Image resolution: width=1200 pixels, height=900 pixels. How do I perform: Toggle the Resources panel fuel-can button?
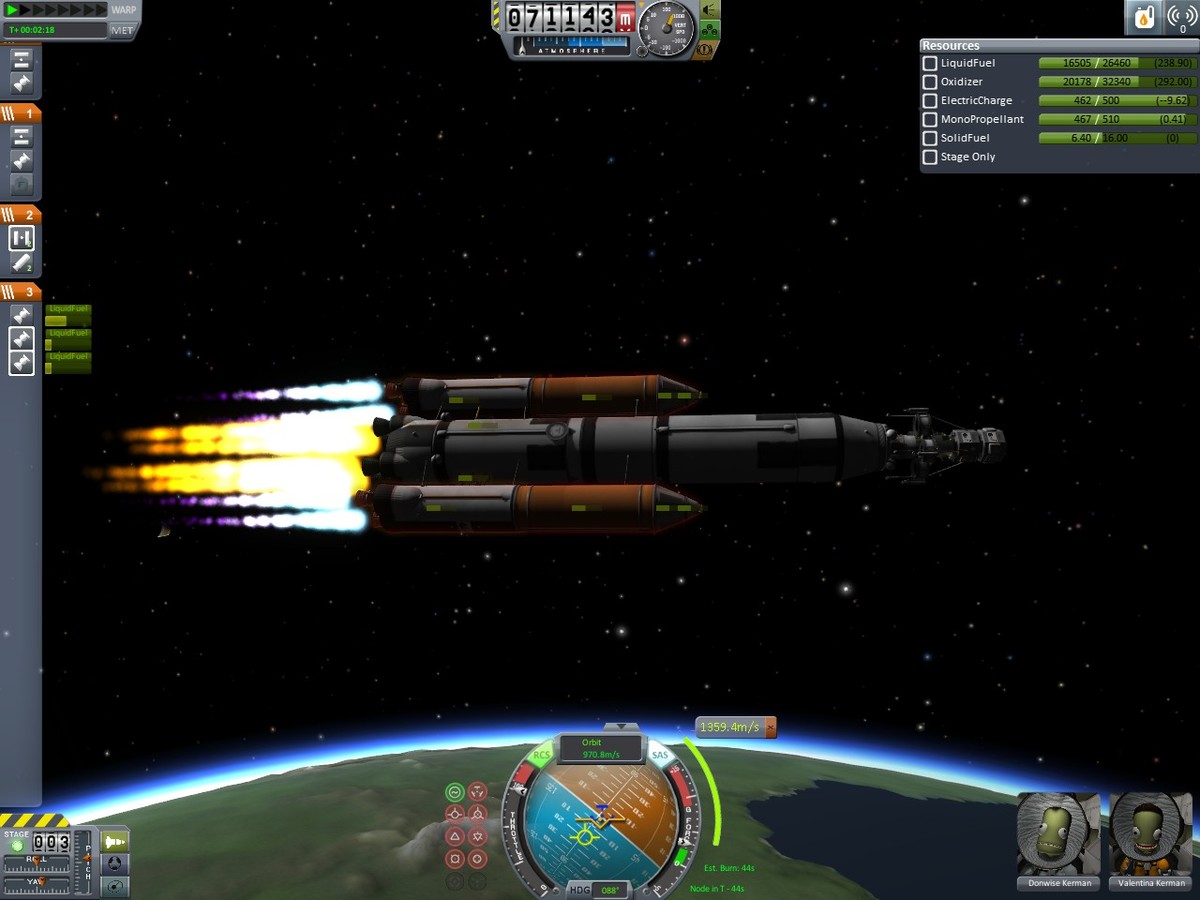[1142, 17]
